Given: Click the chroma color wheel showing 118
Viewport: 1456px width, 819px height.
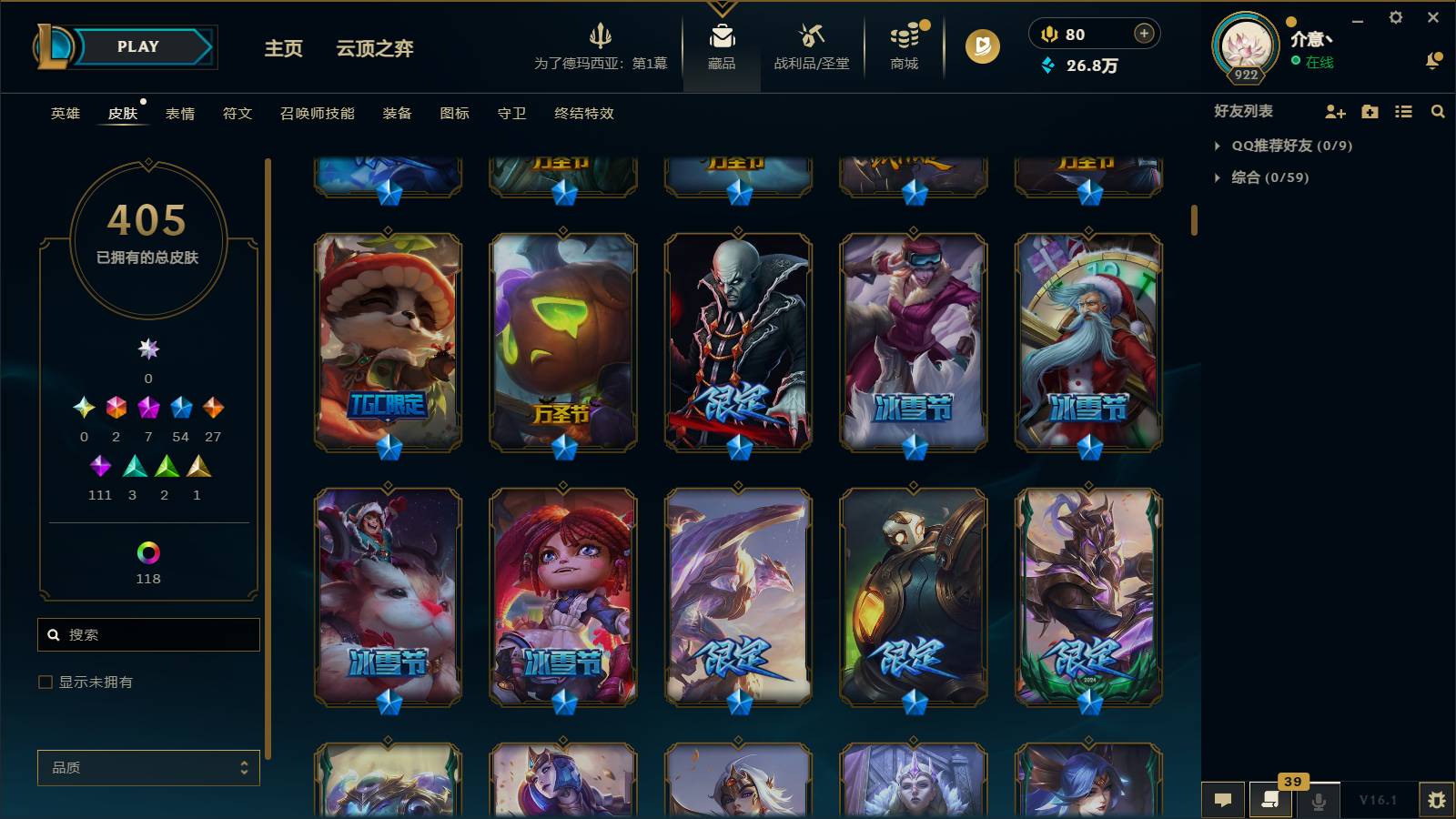Looking at the screenshot, I should [148, 551].
